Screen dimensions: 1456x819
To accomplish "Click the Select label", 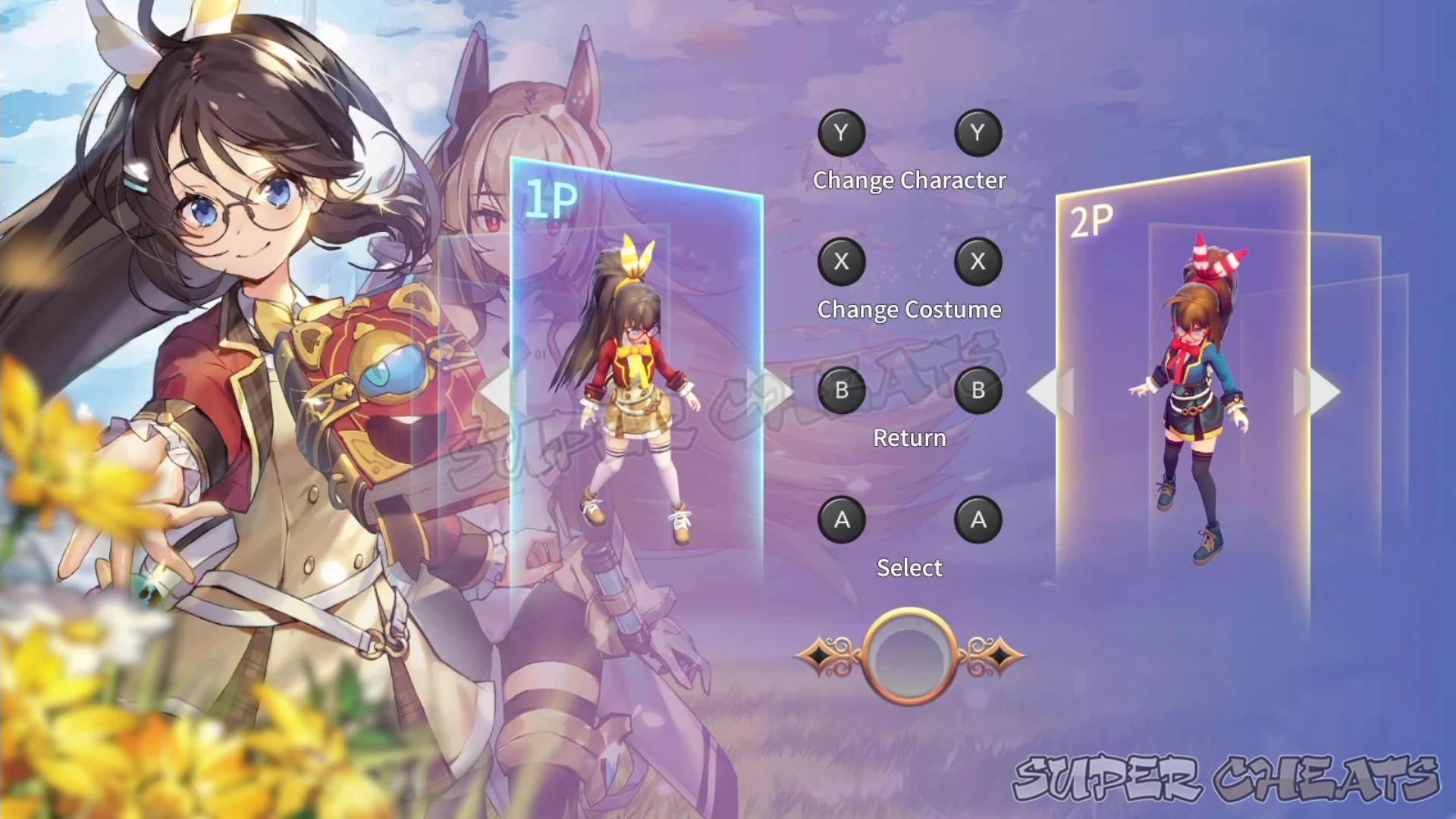I will [909, 568].
